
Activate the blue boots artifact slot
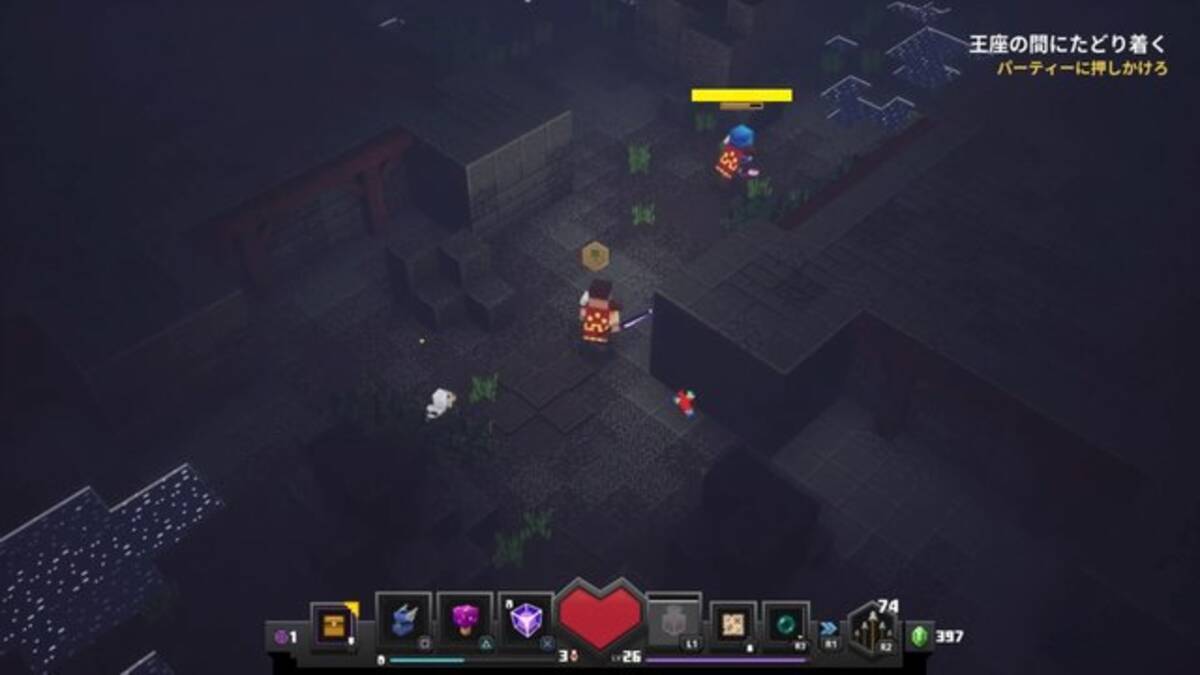[x=403, y=620]
